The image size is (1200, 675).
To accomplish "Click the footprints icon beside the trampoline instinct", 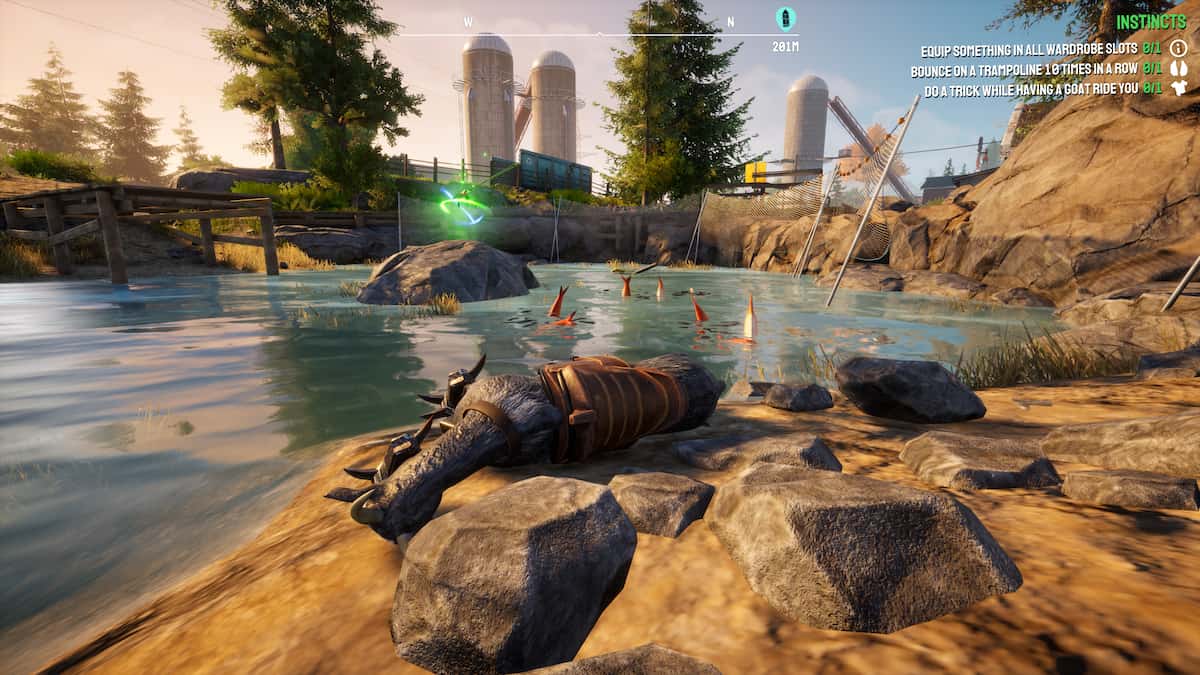I will [1179, 69].
